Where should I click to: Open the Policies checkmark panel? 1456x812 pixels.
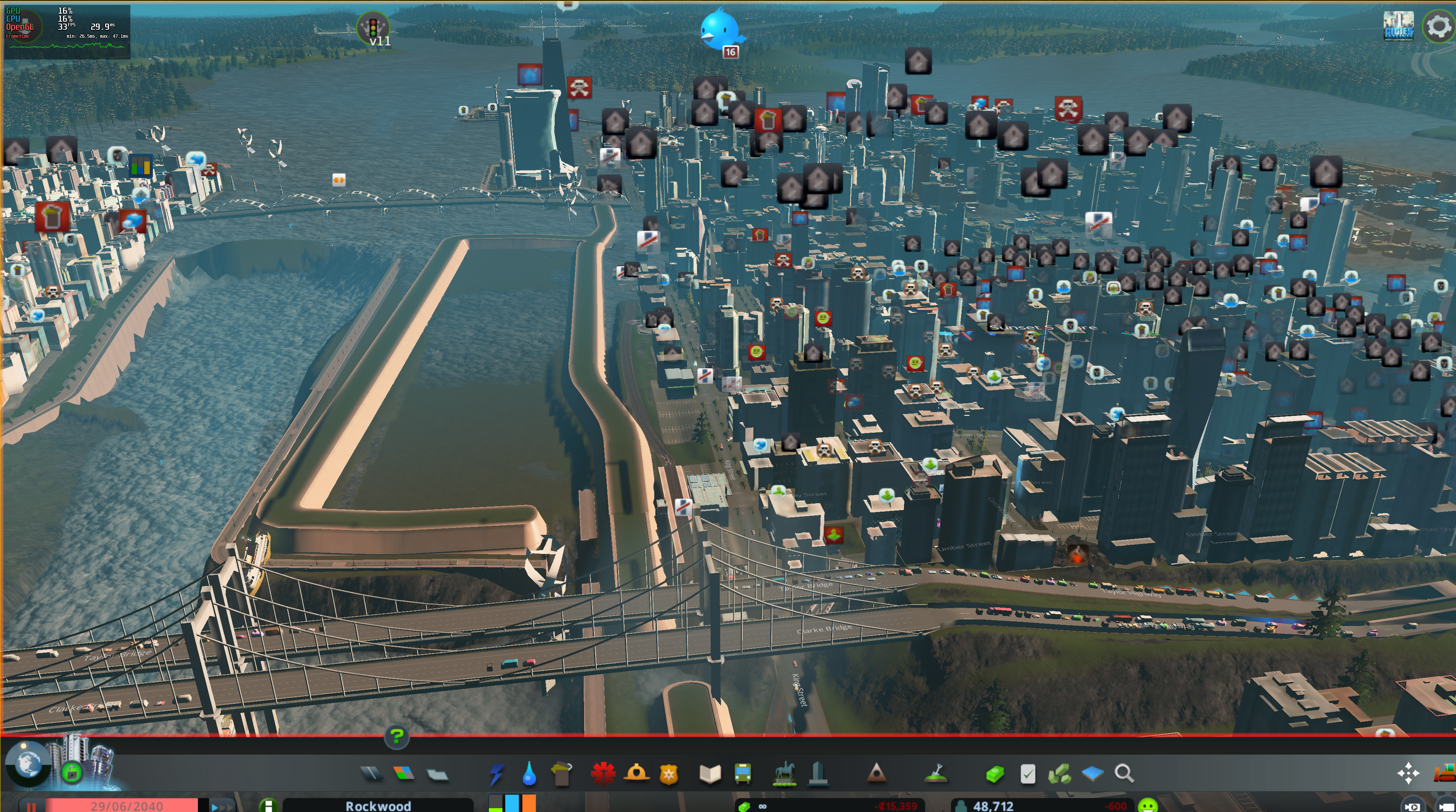(x=1027, y=773)
